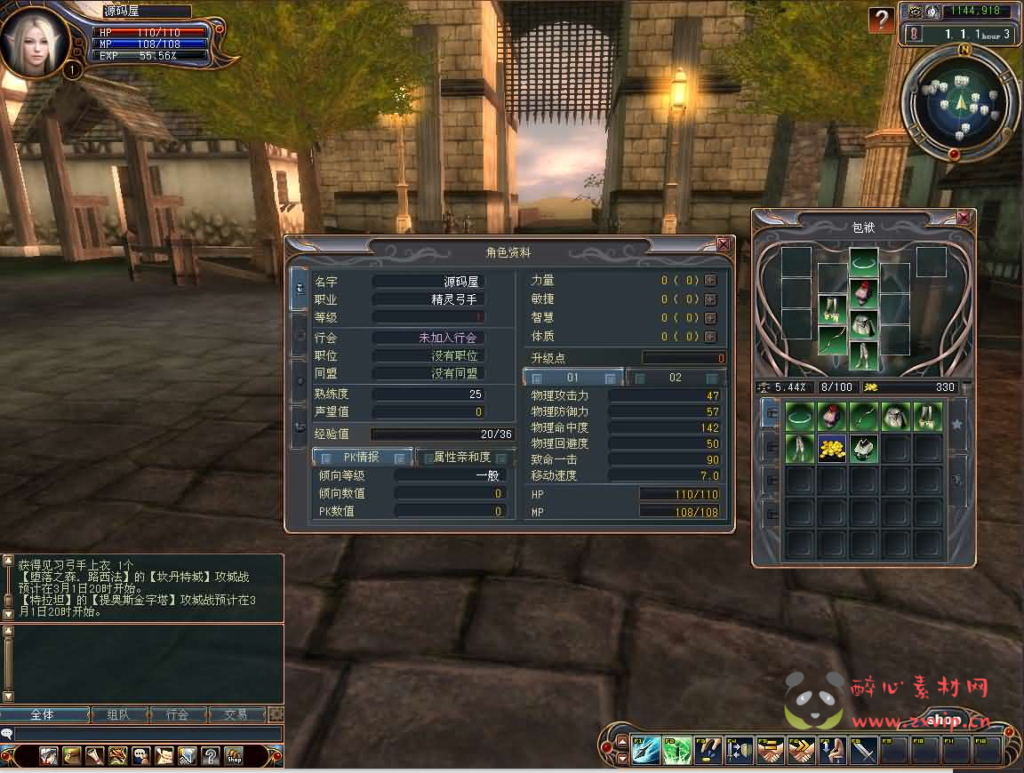Close the 包袱 inventory window
Screen dimensions: 1024x773
tap(963, 218)
